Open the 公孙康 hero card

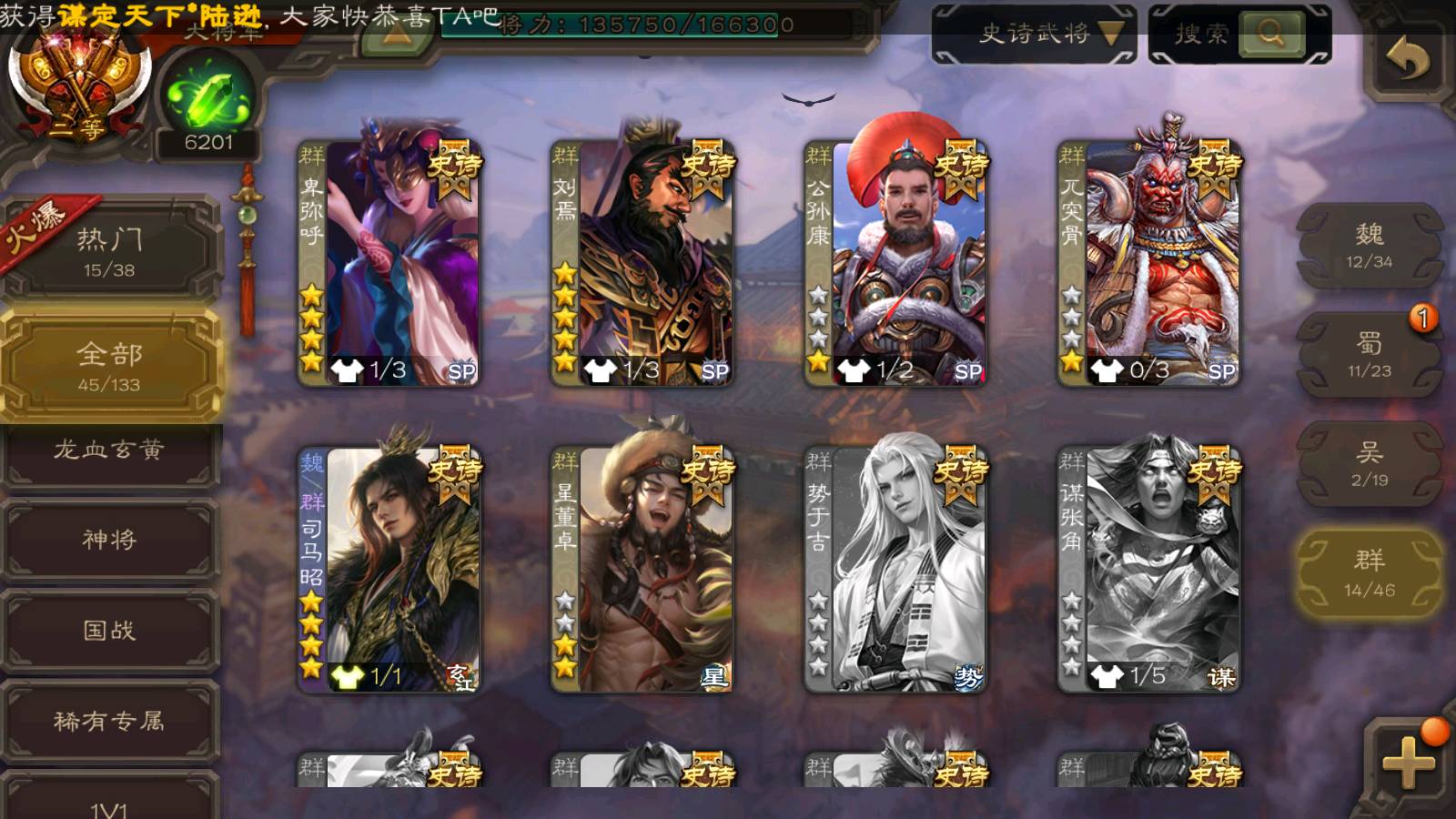click(x=895, y=262)
